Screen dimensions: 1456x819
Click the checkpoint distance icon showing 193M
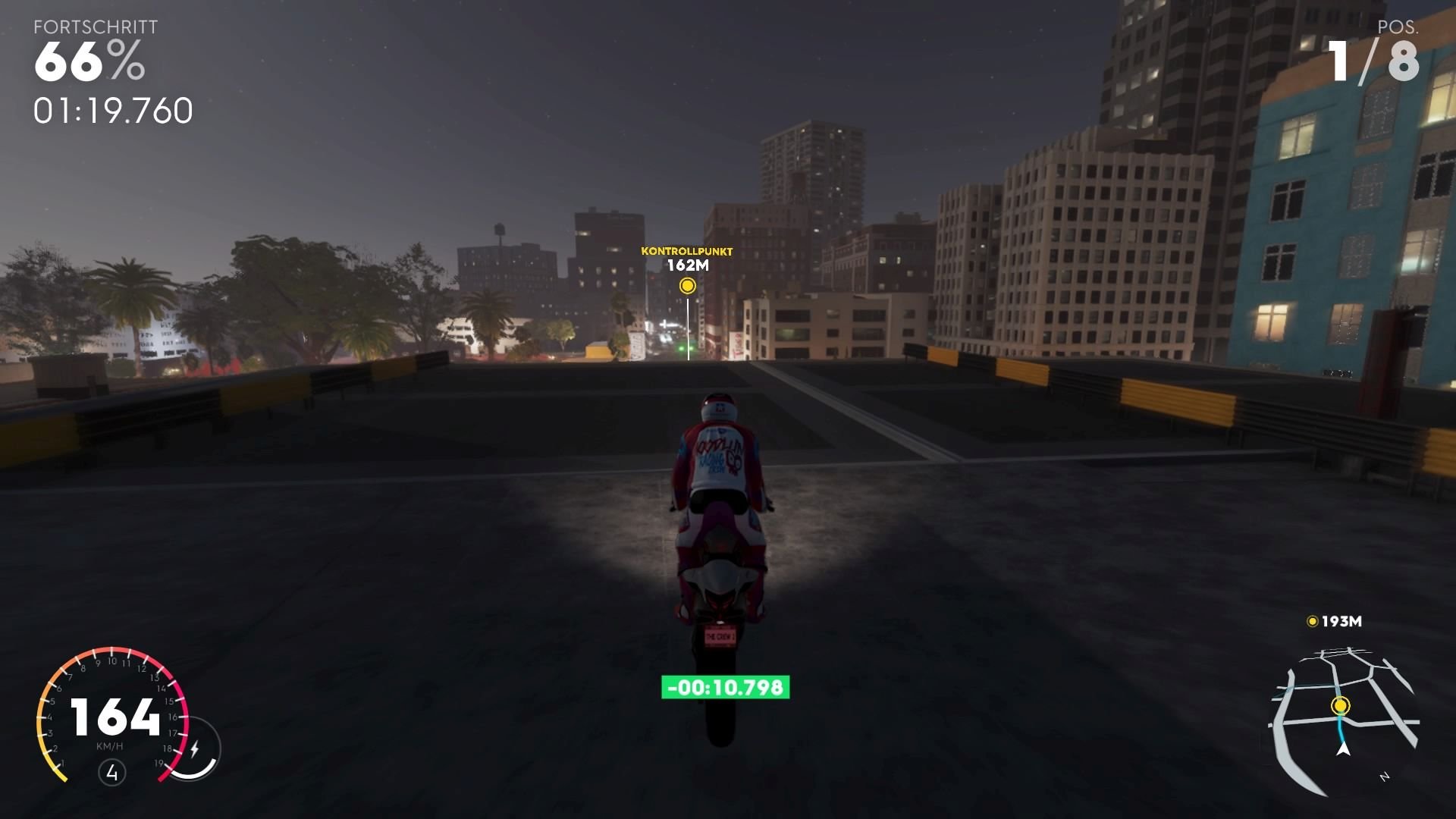click(x=1313, y=622)
